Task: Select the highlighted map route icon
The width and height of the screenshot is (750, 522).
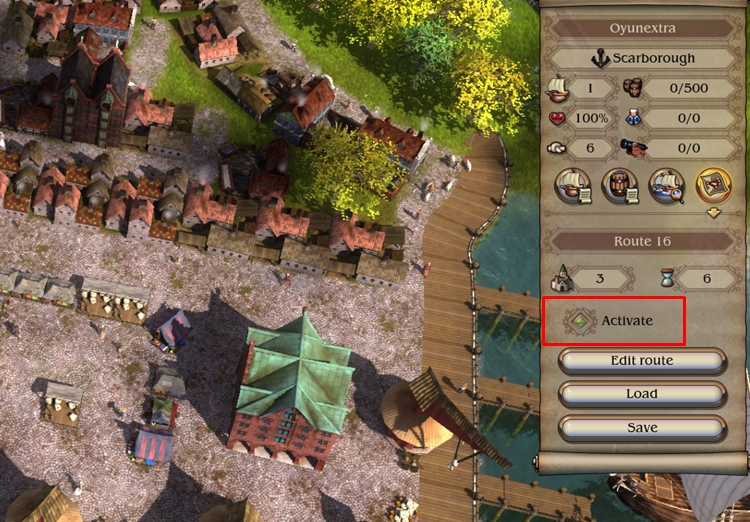Action: [x=713, y=186]
